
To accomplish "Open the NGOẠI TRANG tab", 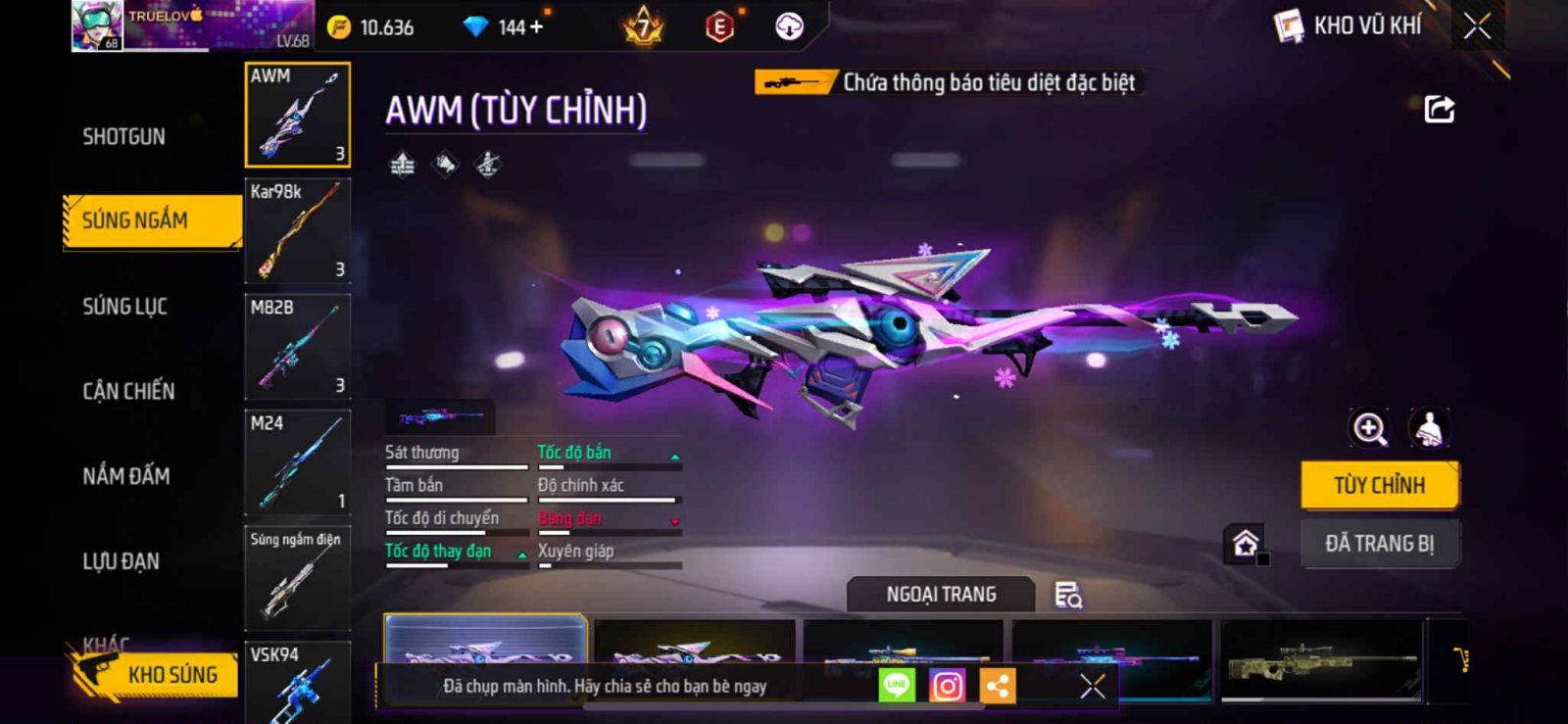I will point(941,594).
